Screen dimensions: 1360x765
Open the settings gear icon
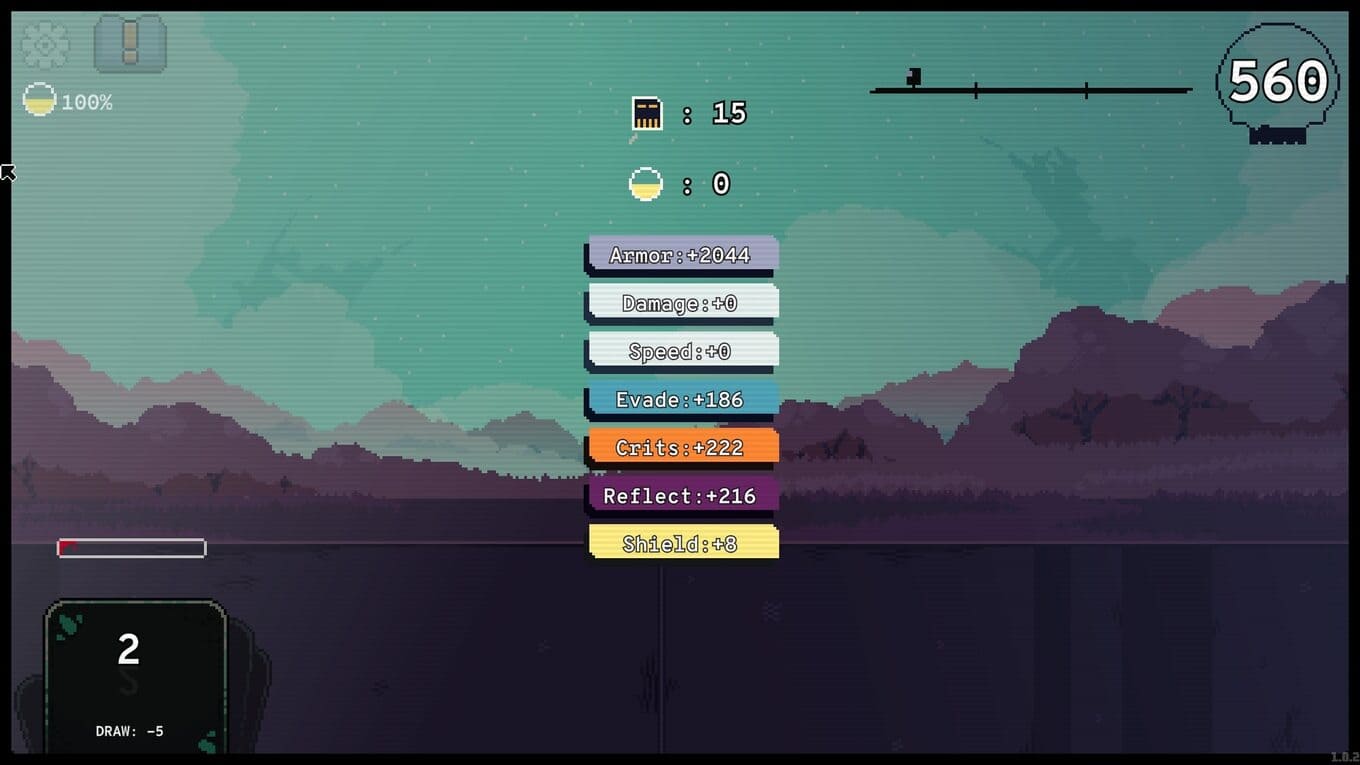click(45, 45)
